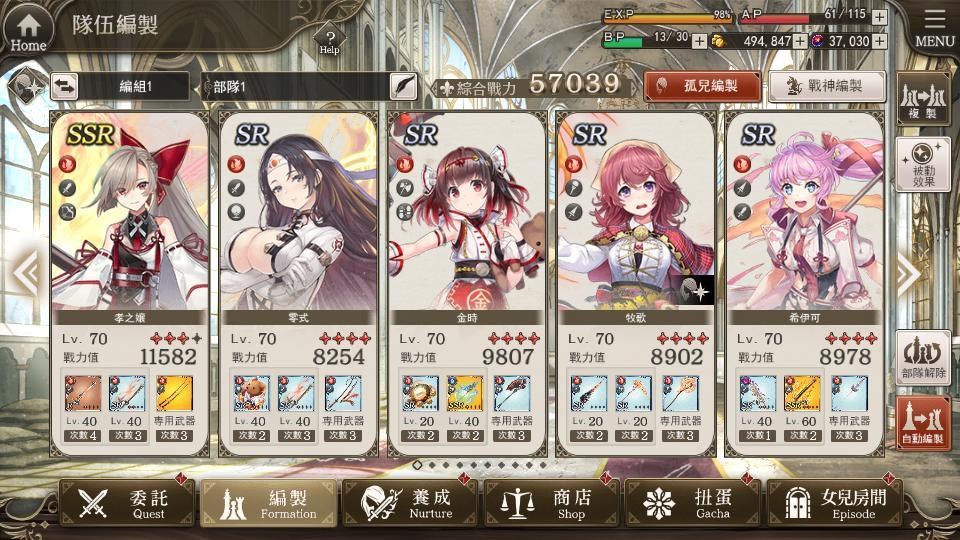The image size is (960, 540).
Task: Open the 女兒房間 Episode tab
Action: 833,502
